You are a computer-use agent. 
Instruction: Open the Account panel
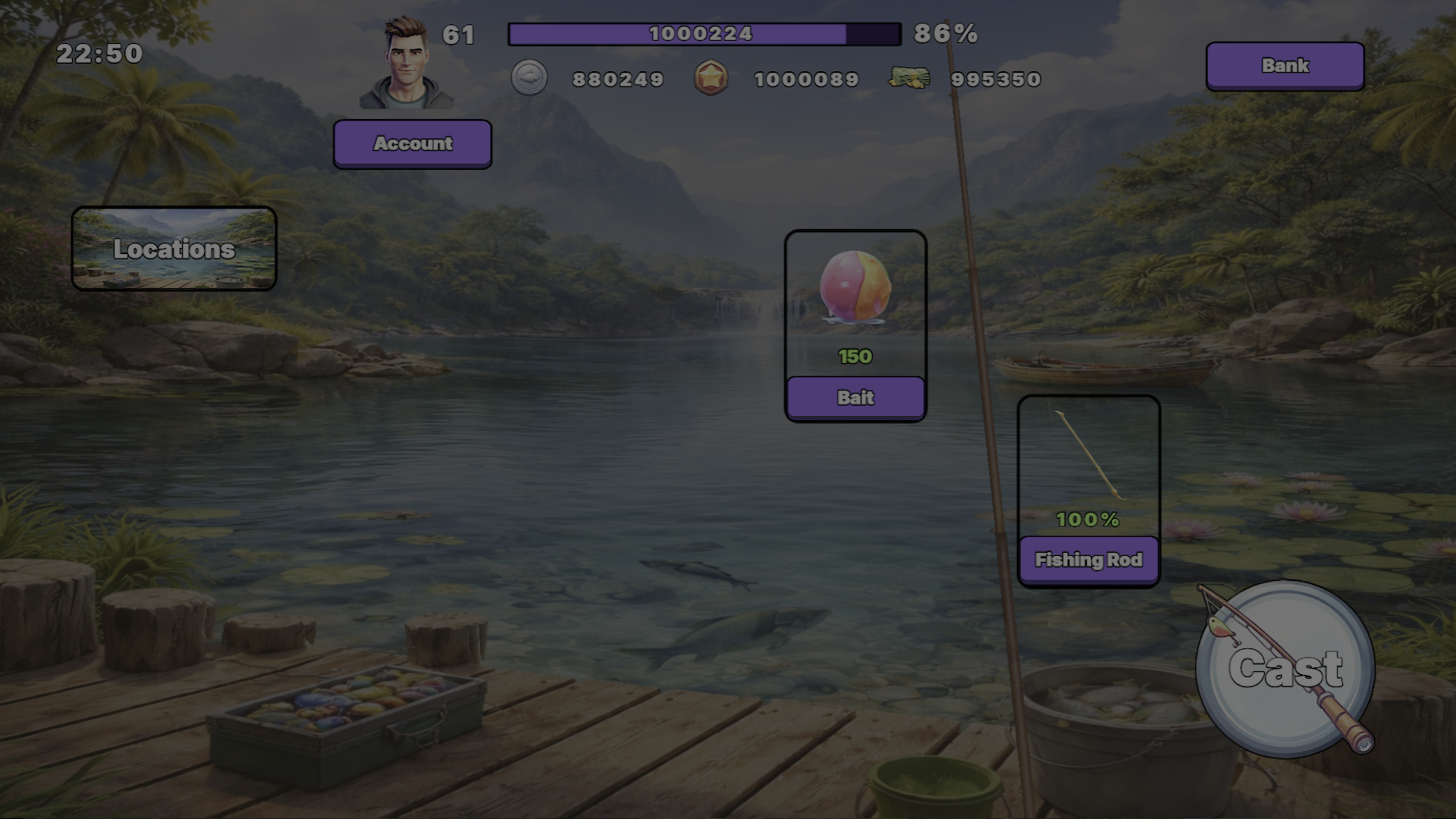412,143
